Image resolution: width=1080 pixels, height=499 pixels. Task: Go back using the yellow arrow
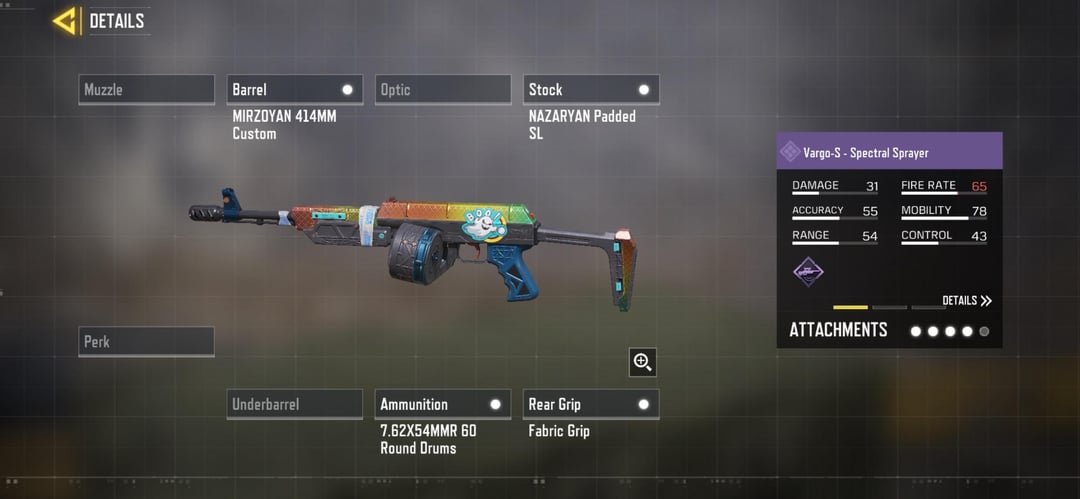[x=65, y=20]
